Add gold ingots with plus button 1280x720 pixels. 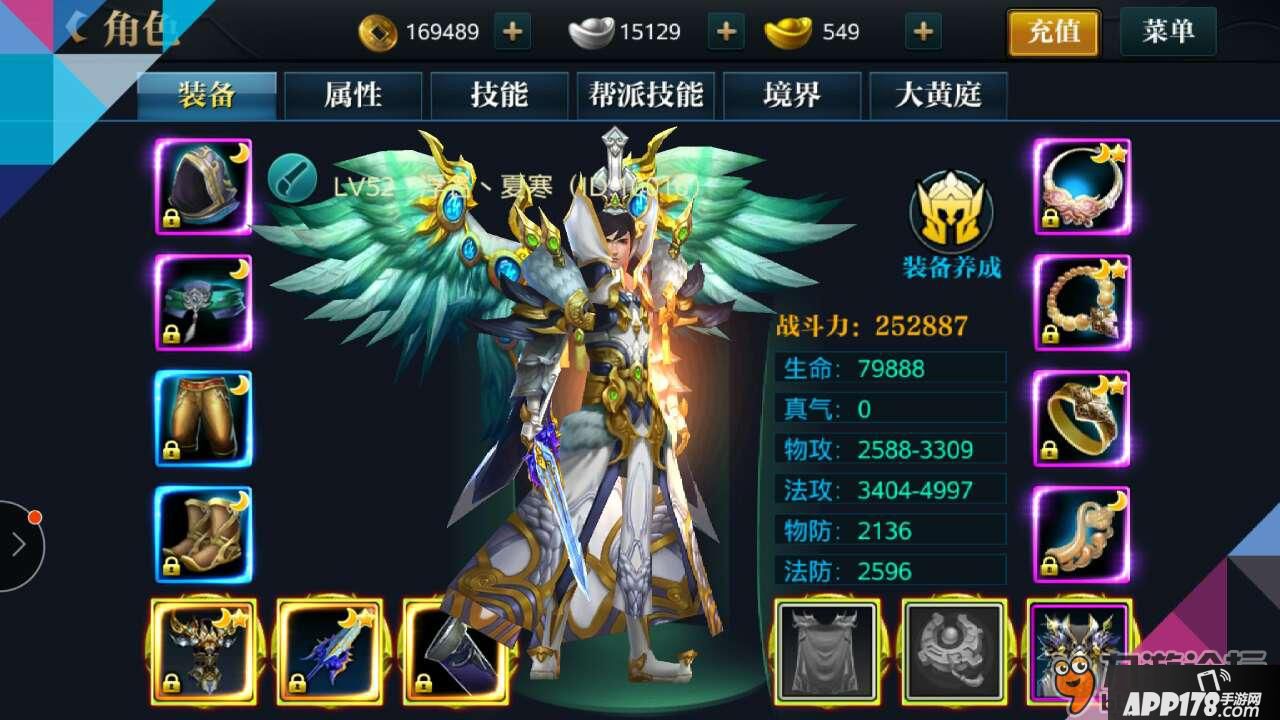(x=922, y=32)
